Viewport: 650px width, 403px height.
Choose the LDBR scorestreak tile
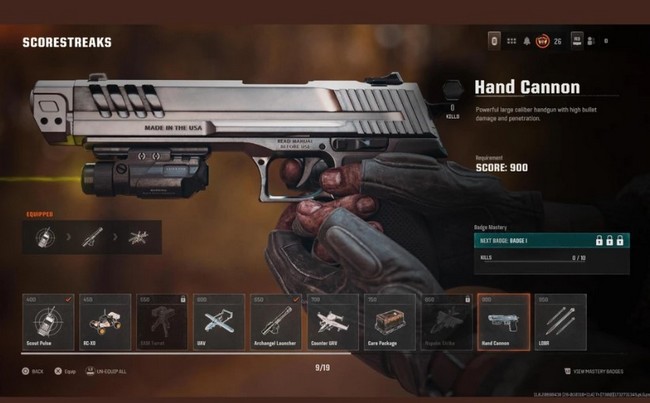pos(561,320)
